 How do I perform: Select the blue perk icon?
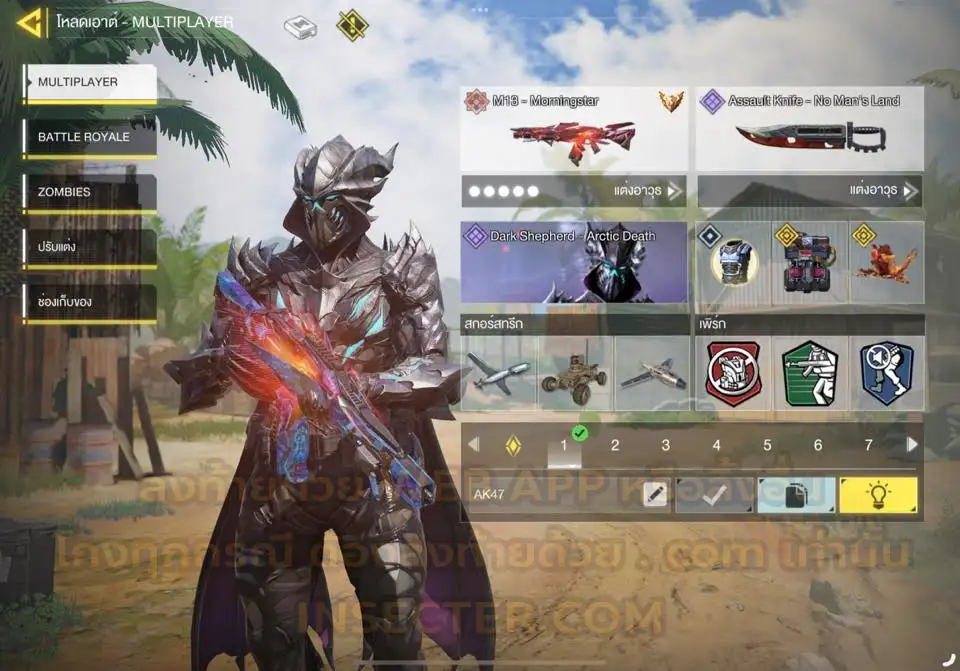click(x=886, y=373)
